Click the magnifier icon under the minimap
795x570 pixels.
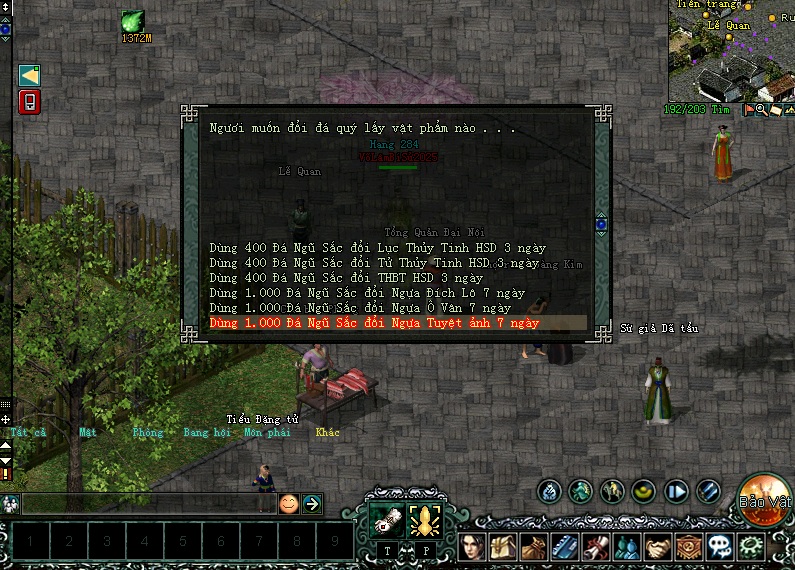(761, 110)
